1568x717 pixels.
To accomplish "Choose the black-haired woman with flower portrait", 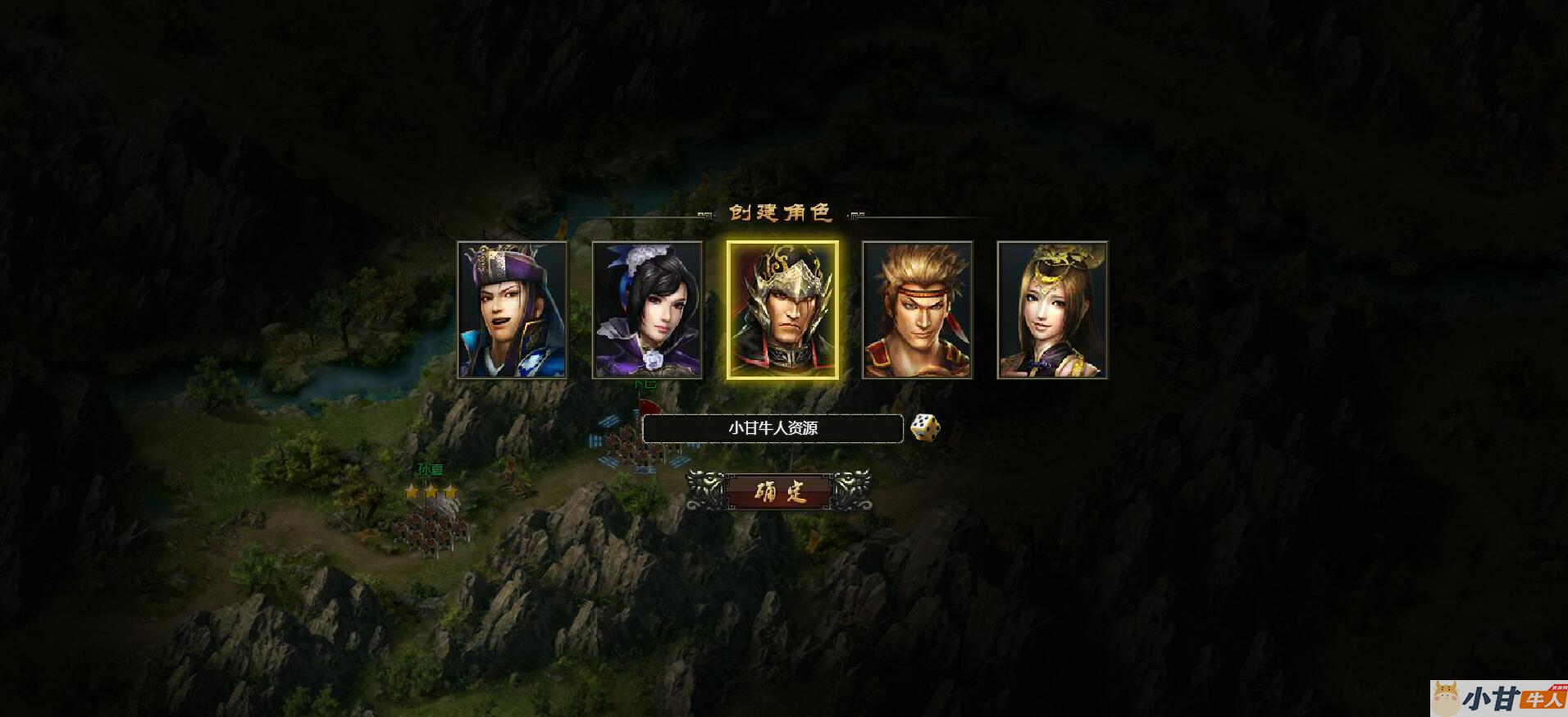I will point(647,310).
